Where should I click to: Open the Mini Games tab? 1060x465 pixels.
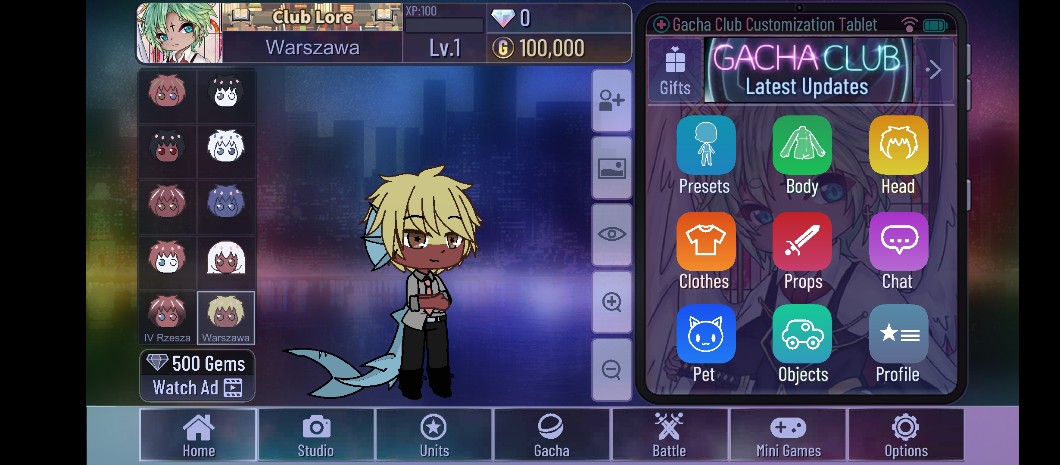point(788,435)
